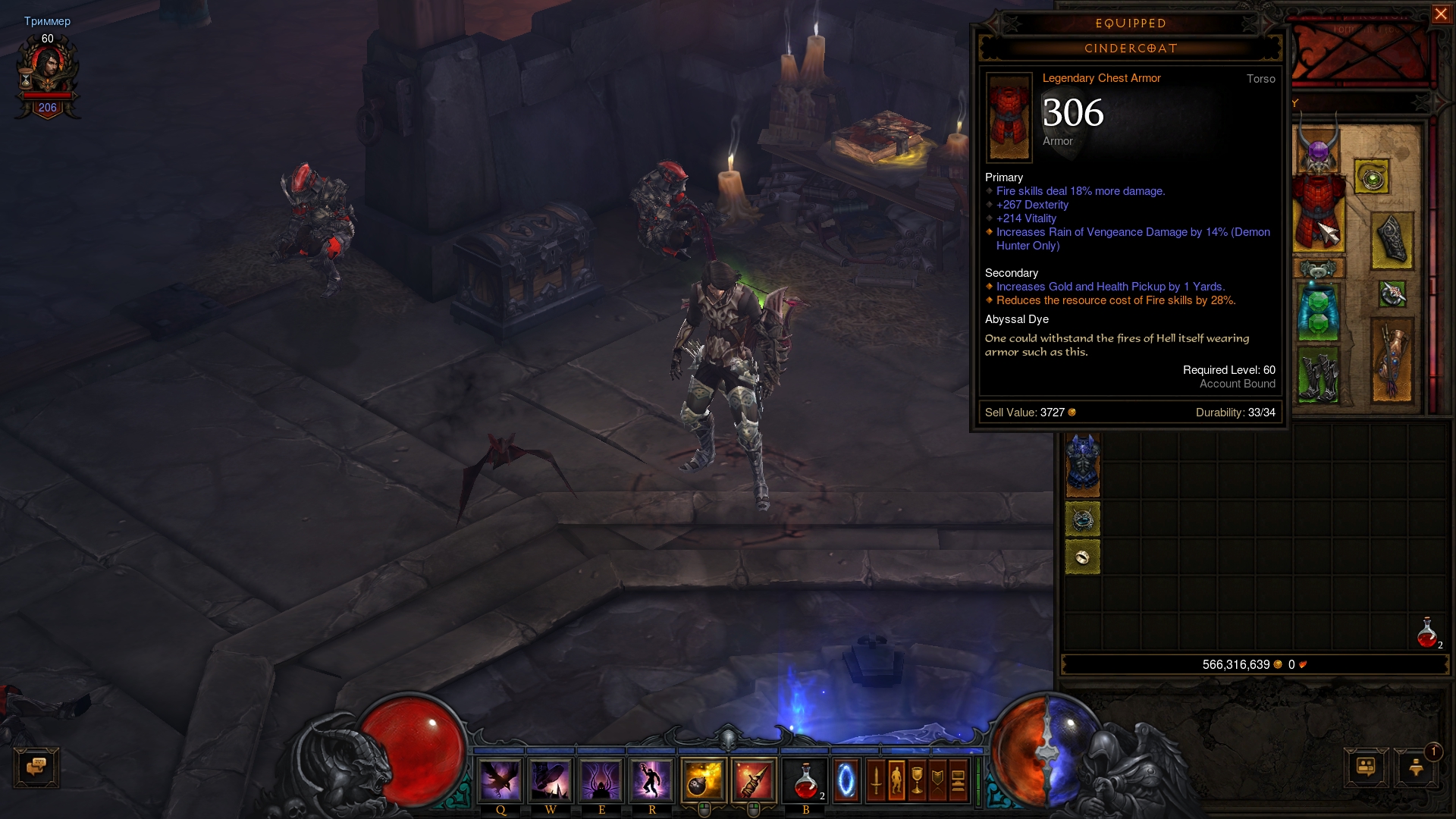Open the social button with notification badge
The height and width of the screenshot is (819, 1456).
pos(1416,767)
